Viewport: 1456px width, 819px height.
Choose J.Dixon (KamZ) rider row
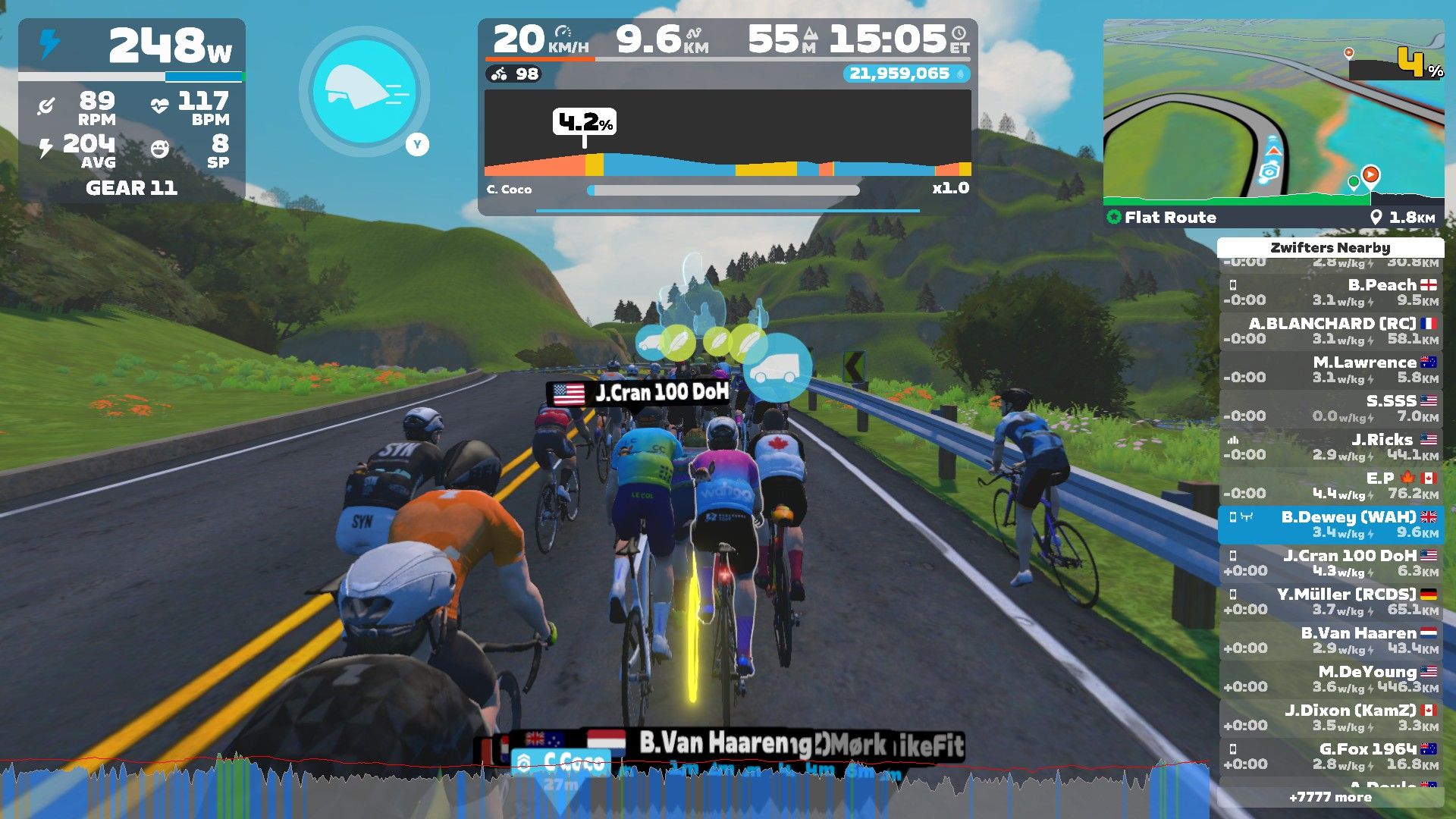pos(1331,718)
